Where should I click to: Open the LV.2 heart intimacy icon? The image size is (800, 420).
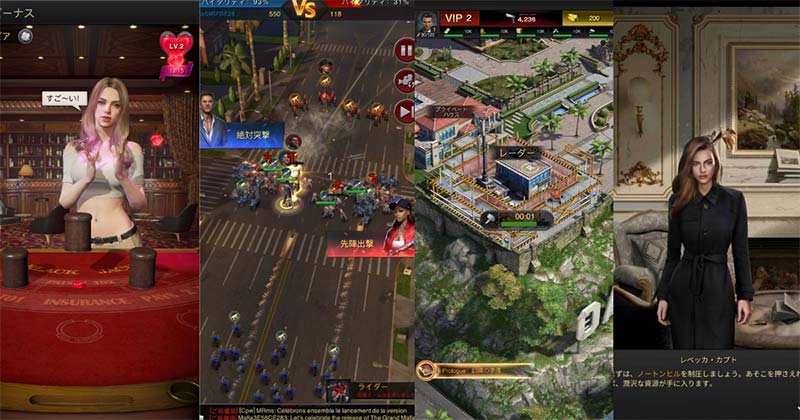pos(175,49)
